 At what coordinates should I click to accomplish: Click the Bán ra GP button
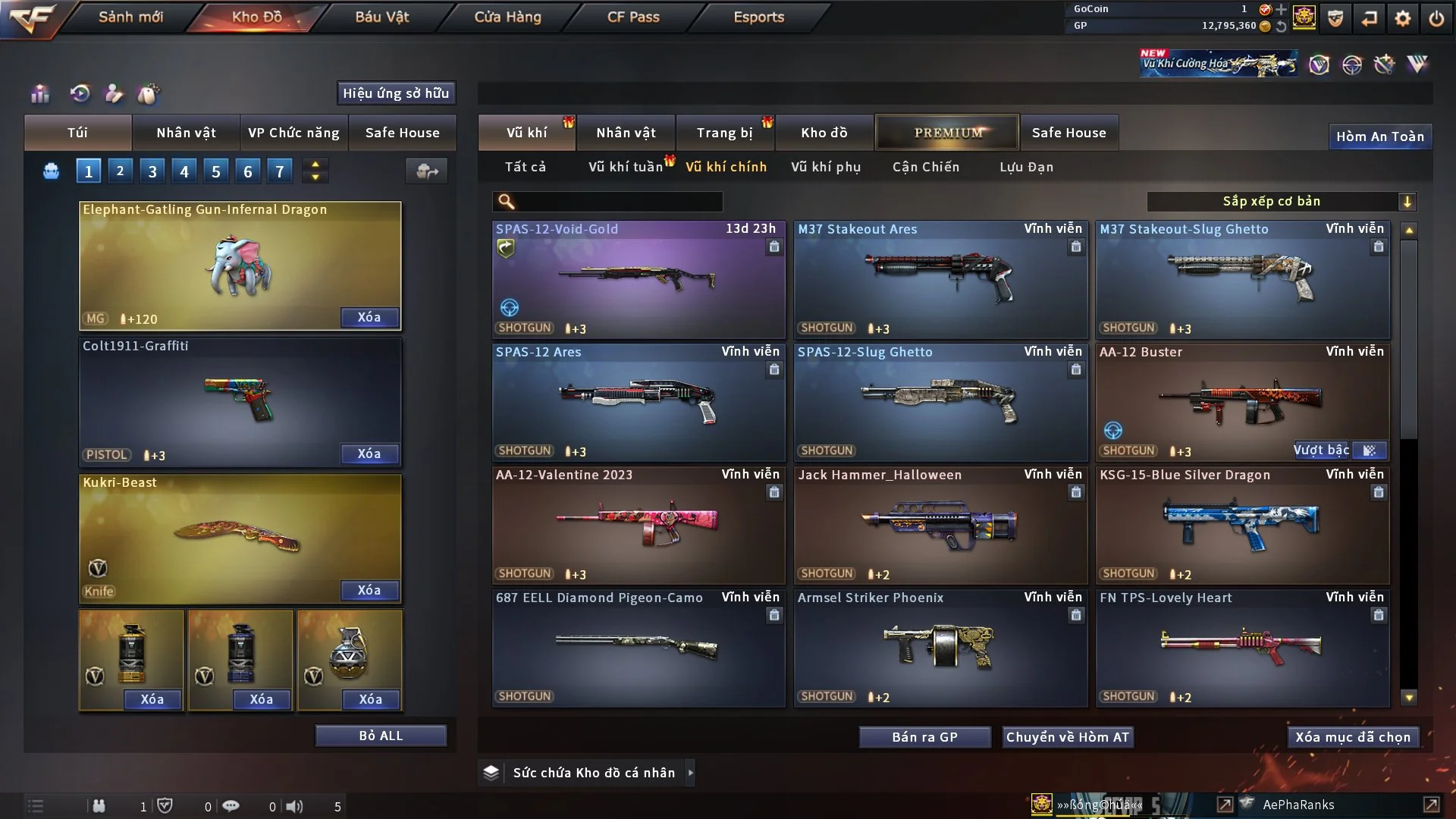click(x=924, y=737)
